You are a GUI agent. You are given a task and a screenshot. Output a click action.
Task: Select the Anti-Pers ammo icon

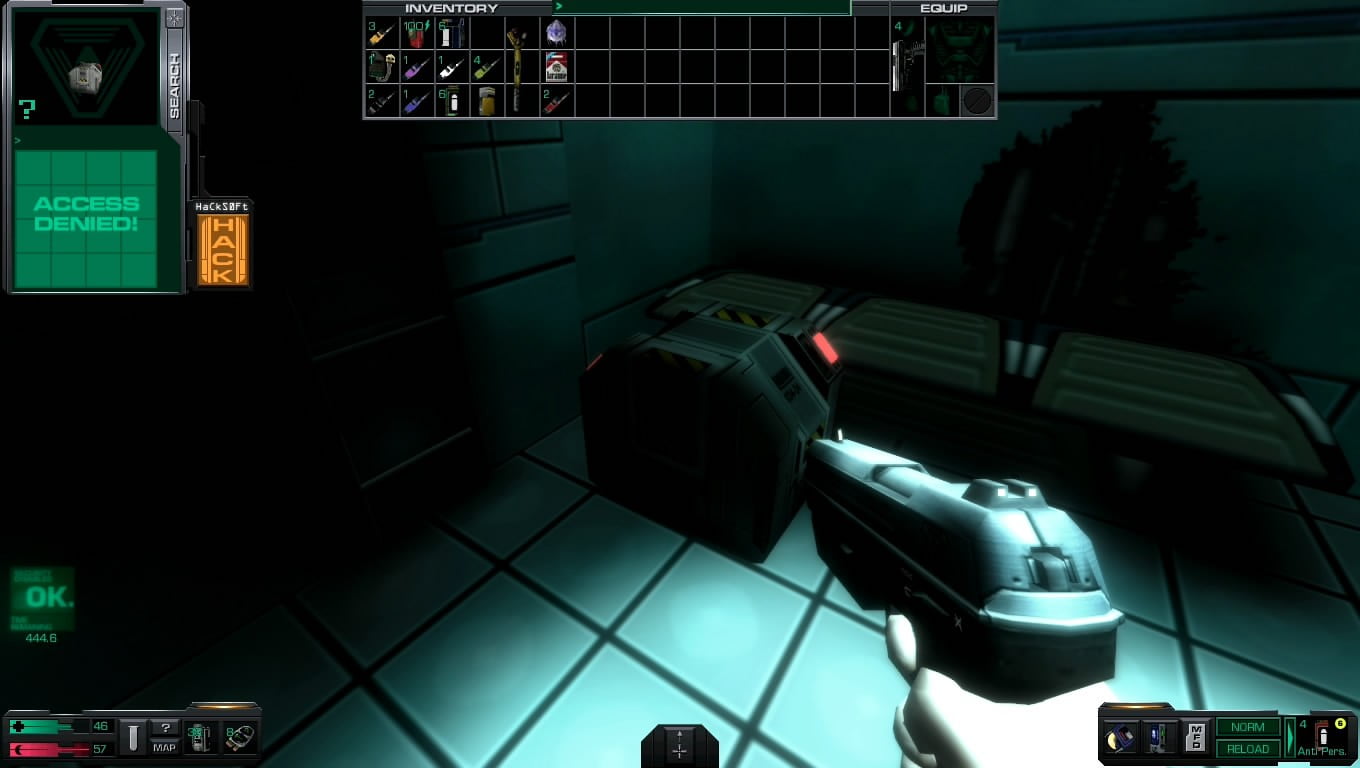[1324, 738]
